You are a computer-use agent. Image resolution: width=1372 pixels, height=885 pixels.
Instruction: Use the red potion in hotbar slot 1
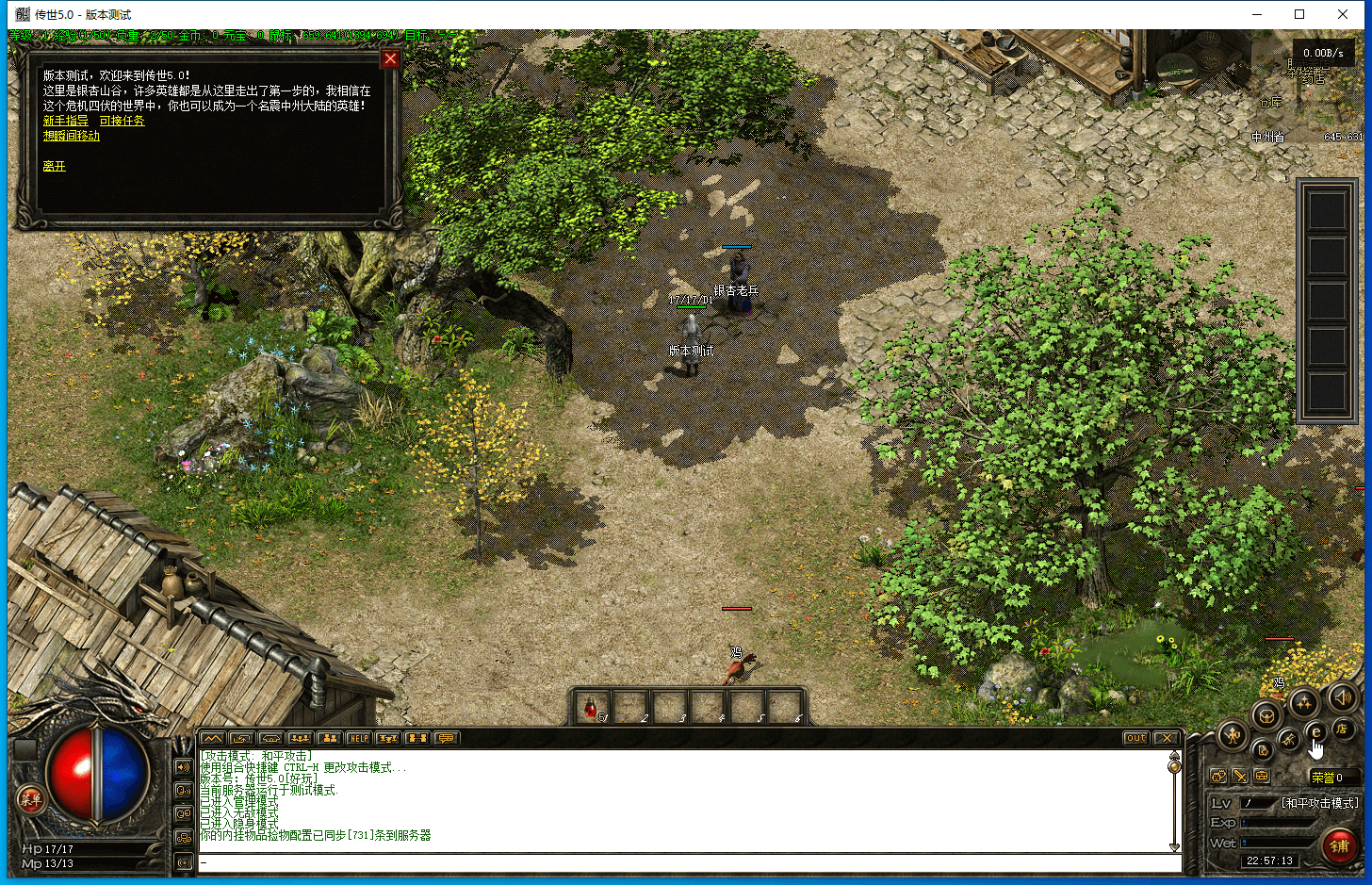pos(592,707)
